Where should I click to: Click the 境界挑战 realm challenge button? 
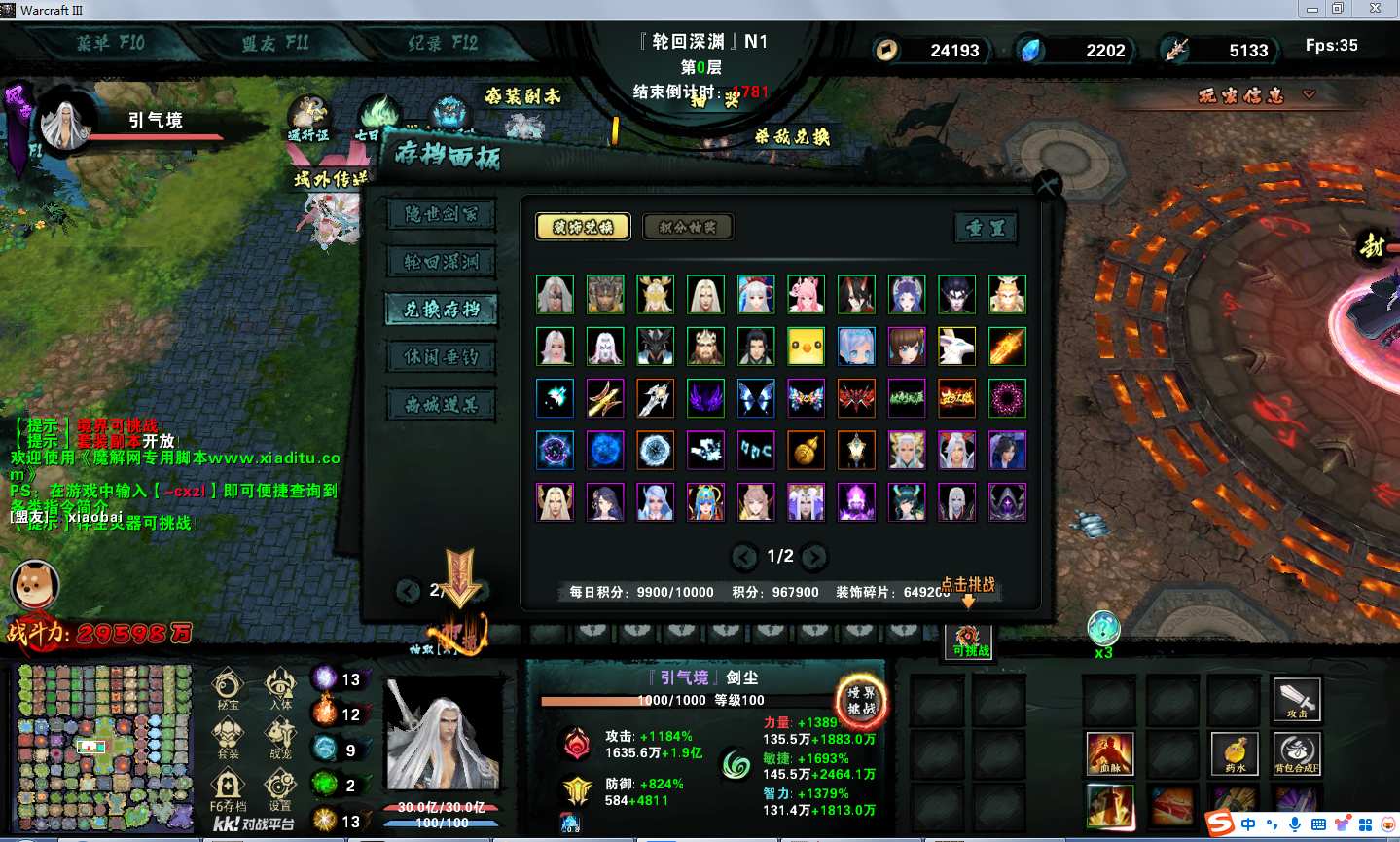[861, 700]
